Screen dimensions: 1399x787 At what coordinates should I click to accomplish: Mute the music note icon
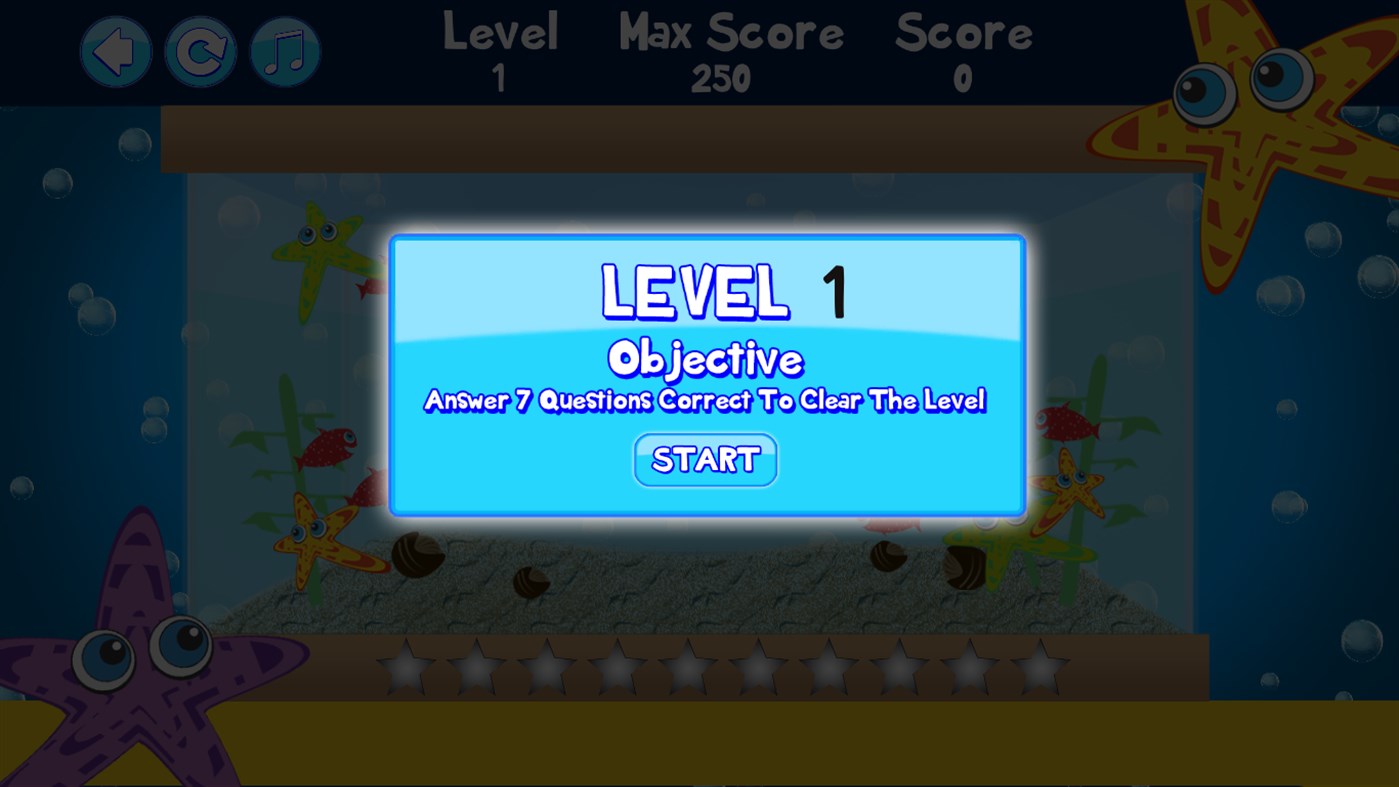[x=284, y=48]
